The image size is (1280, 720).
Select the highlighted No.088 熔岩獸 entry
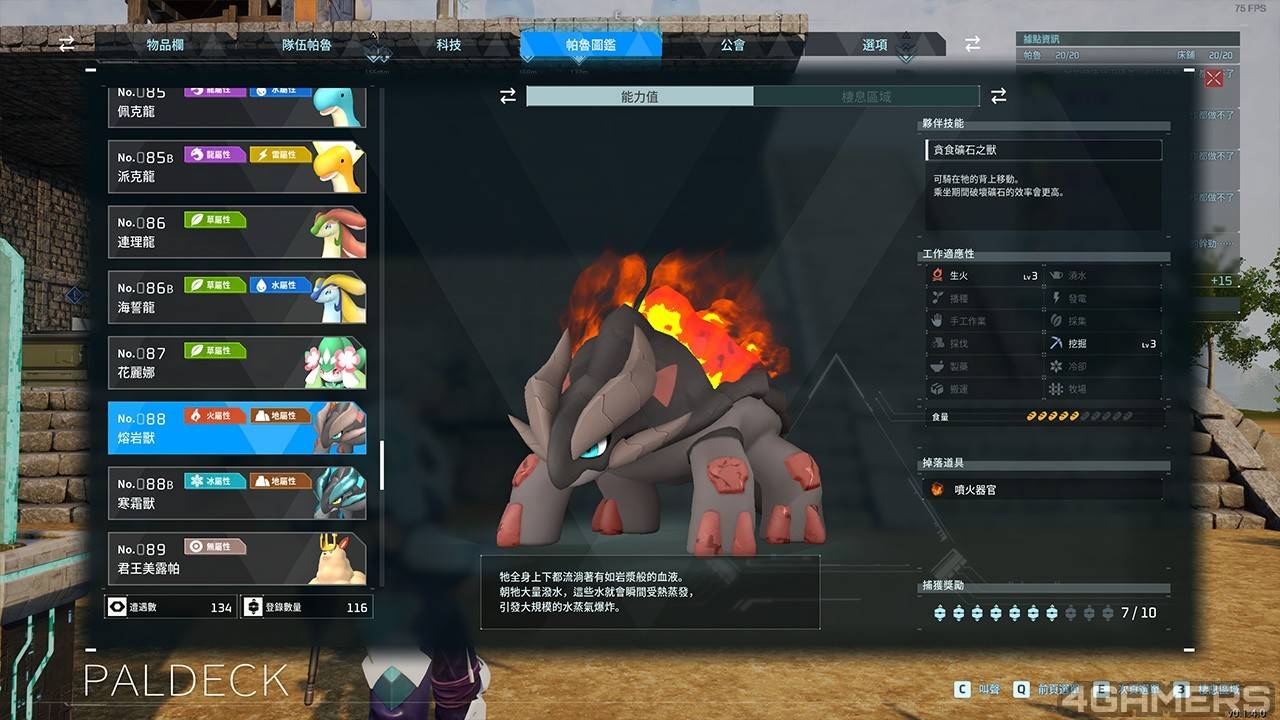(237, 428)
